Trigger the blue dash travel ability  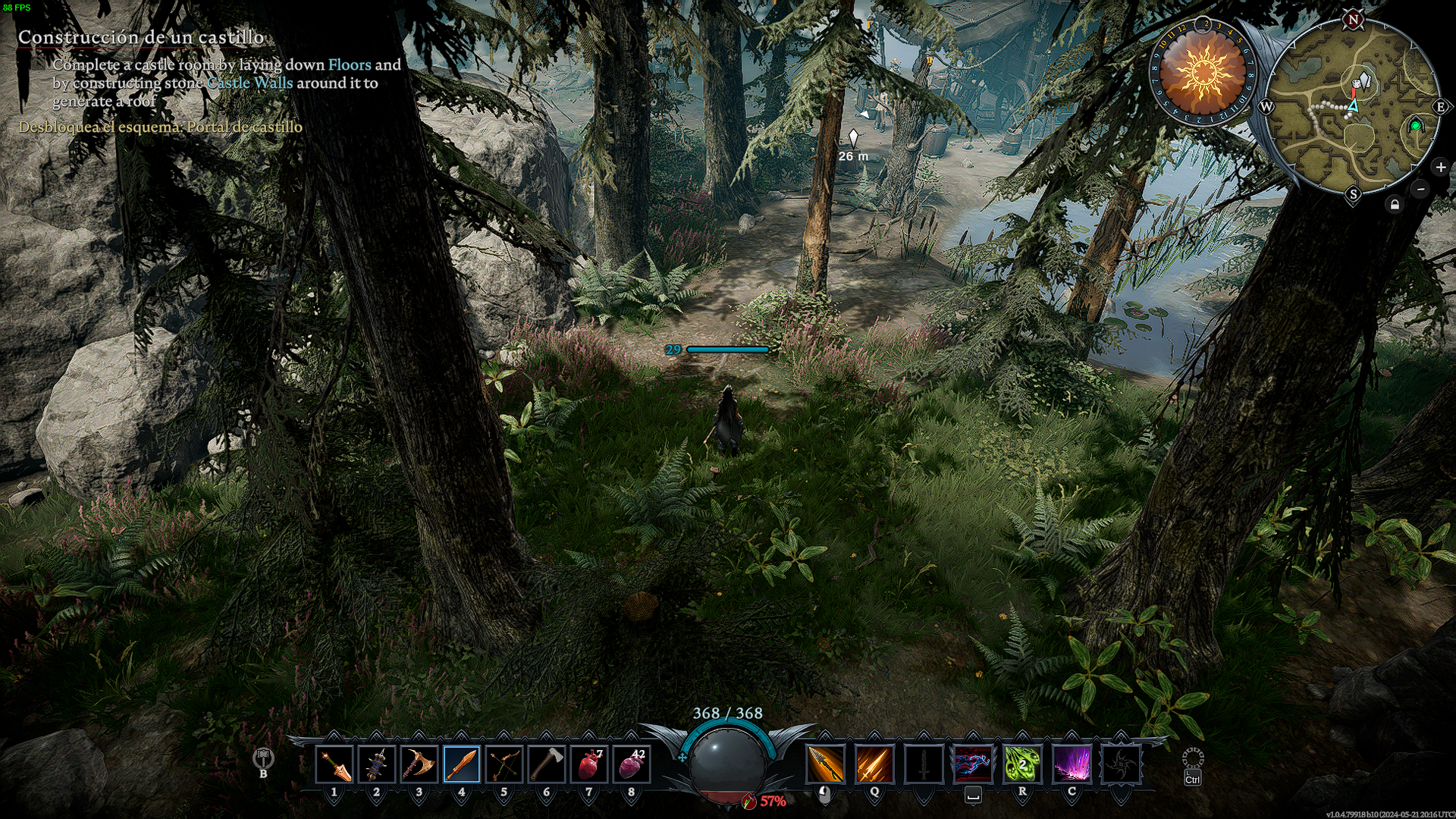tap(973, 764)
